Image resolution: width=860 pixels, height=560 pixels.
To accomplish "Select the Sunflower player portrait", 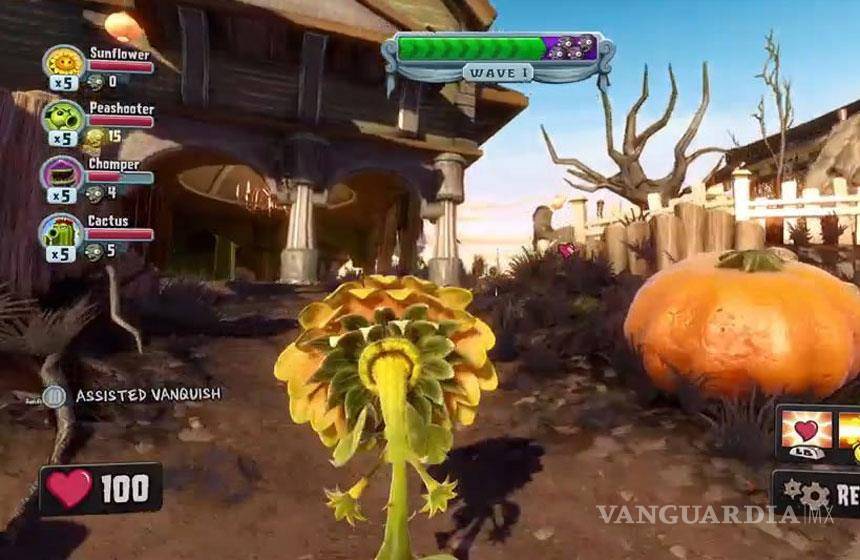I will (63, 63).
